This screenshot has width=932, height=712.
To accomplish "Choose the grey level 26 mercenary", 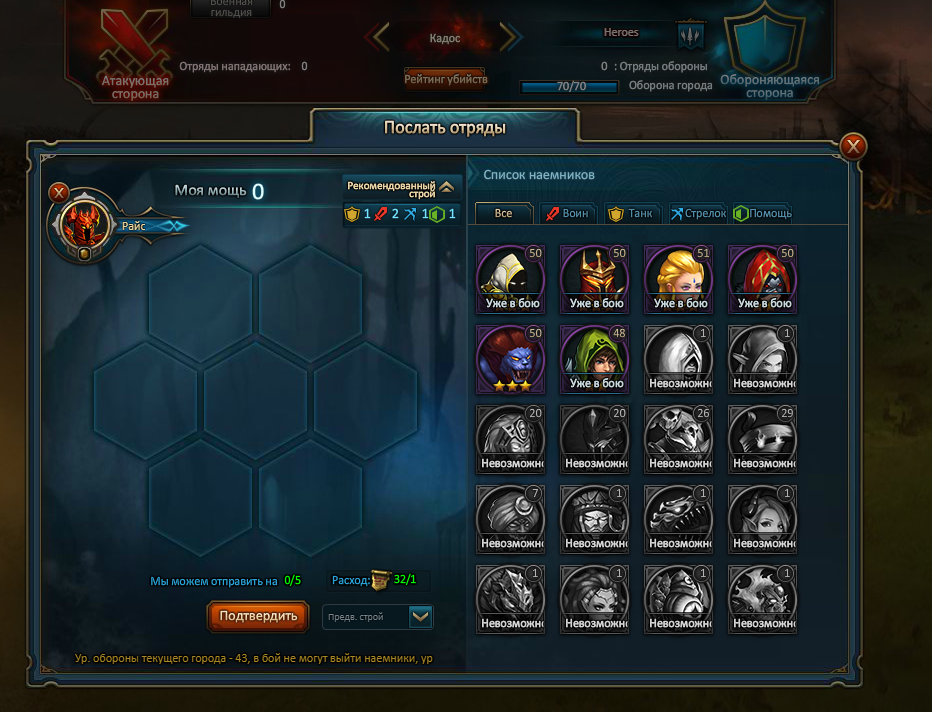I will [x=680, y=438].
